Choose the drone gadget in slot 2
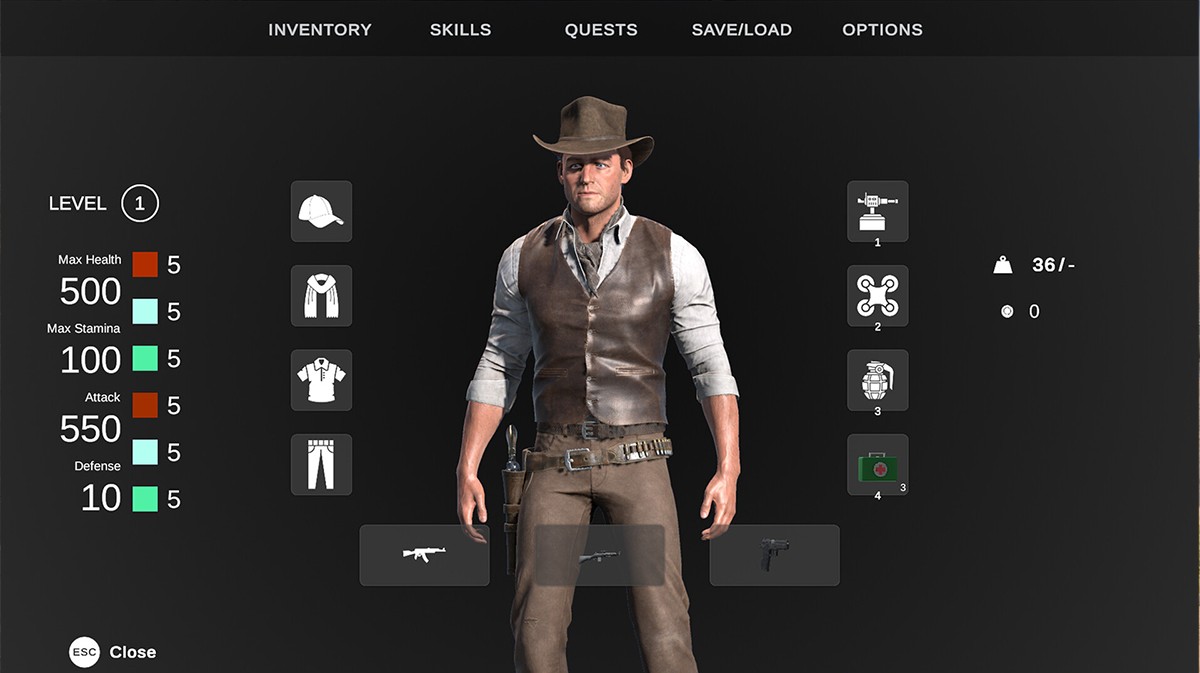1200x673 pixels. click(x=877, y=295)
